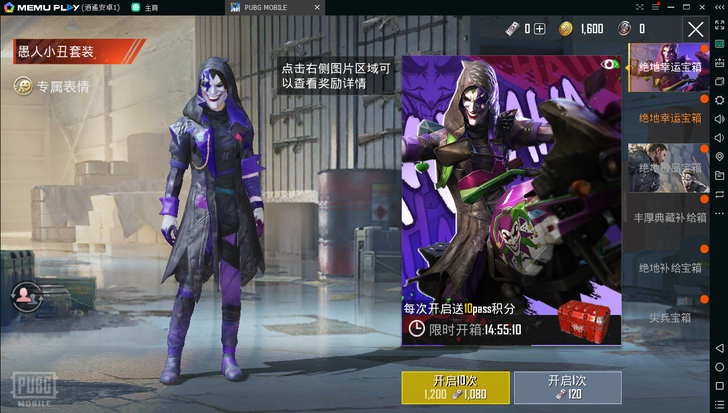Screen dimensions: 728x413
Task: Add crate coupons with the plus button
Action: pos(540,29)
